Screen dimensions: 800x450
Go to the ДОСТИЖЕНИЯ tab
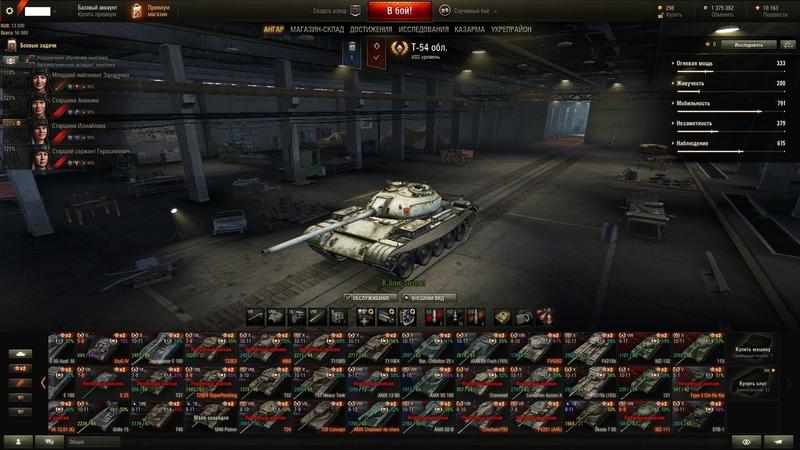371,30
